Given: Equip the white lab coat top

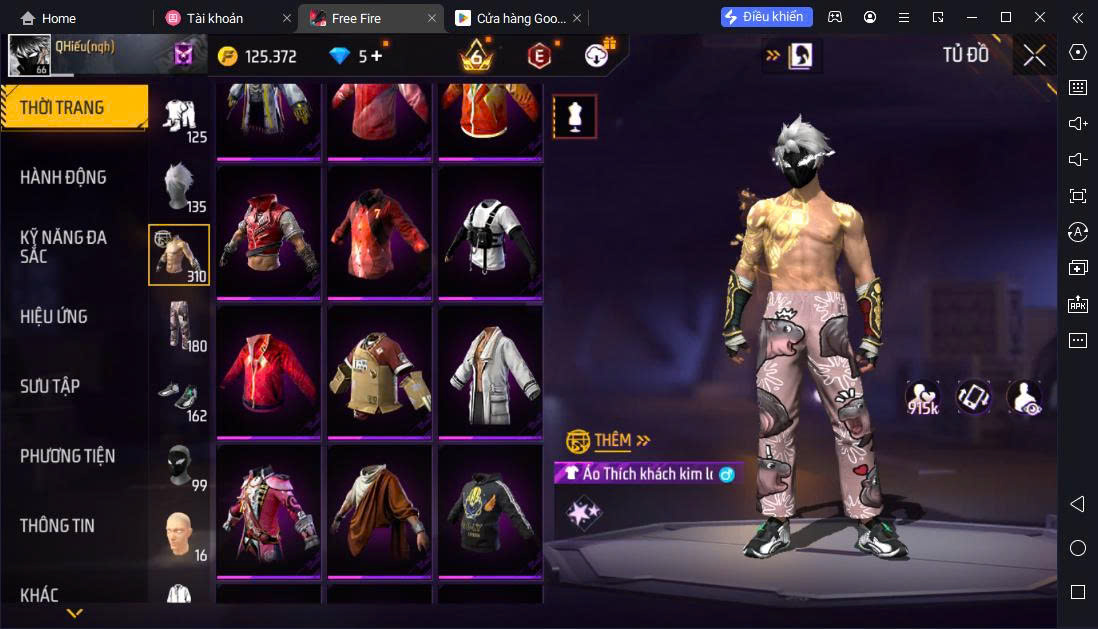Looking at the screenshot, I should coord(489,371).
